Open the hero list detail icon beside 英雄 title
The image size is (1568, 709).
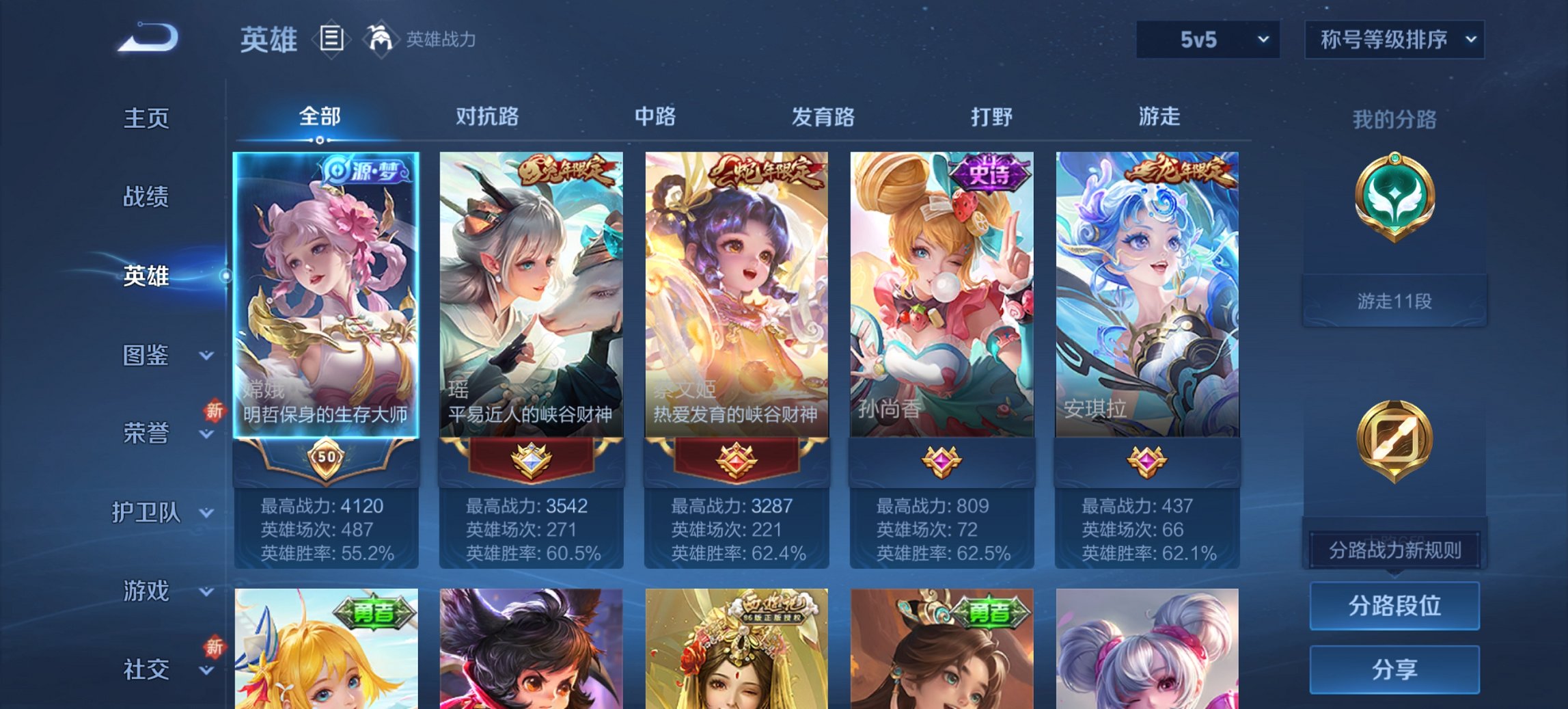(x=331, y=40)
